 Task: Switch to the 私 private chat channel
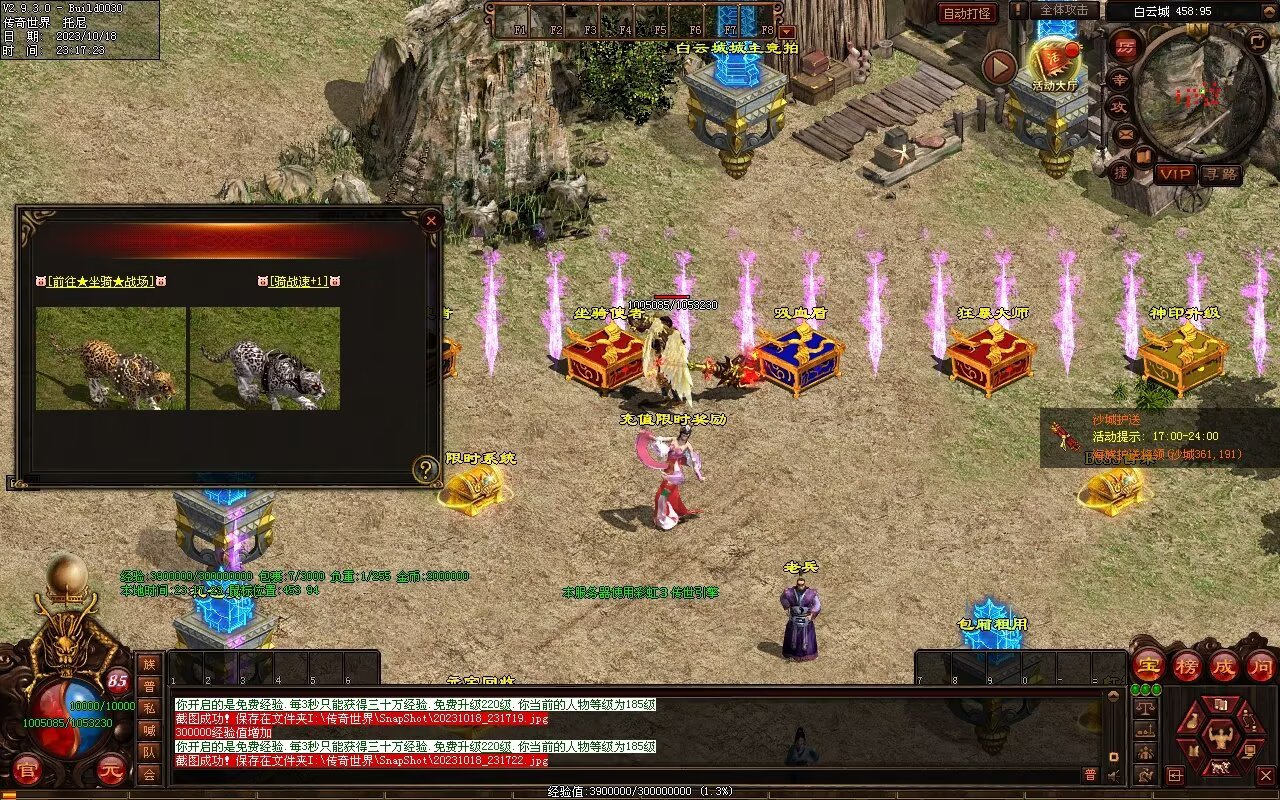click(x=149, y=707)
